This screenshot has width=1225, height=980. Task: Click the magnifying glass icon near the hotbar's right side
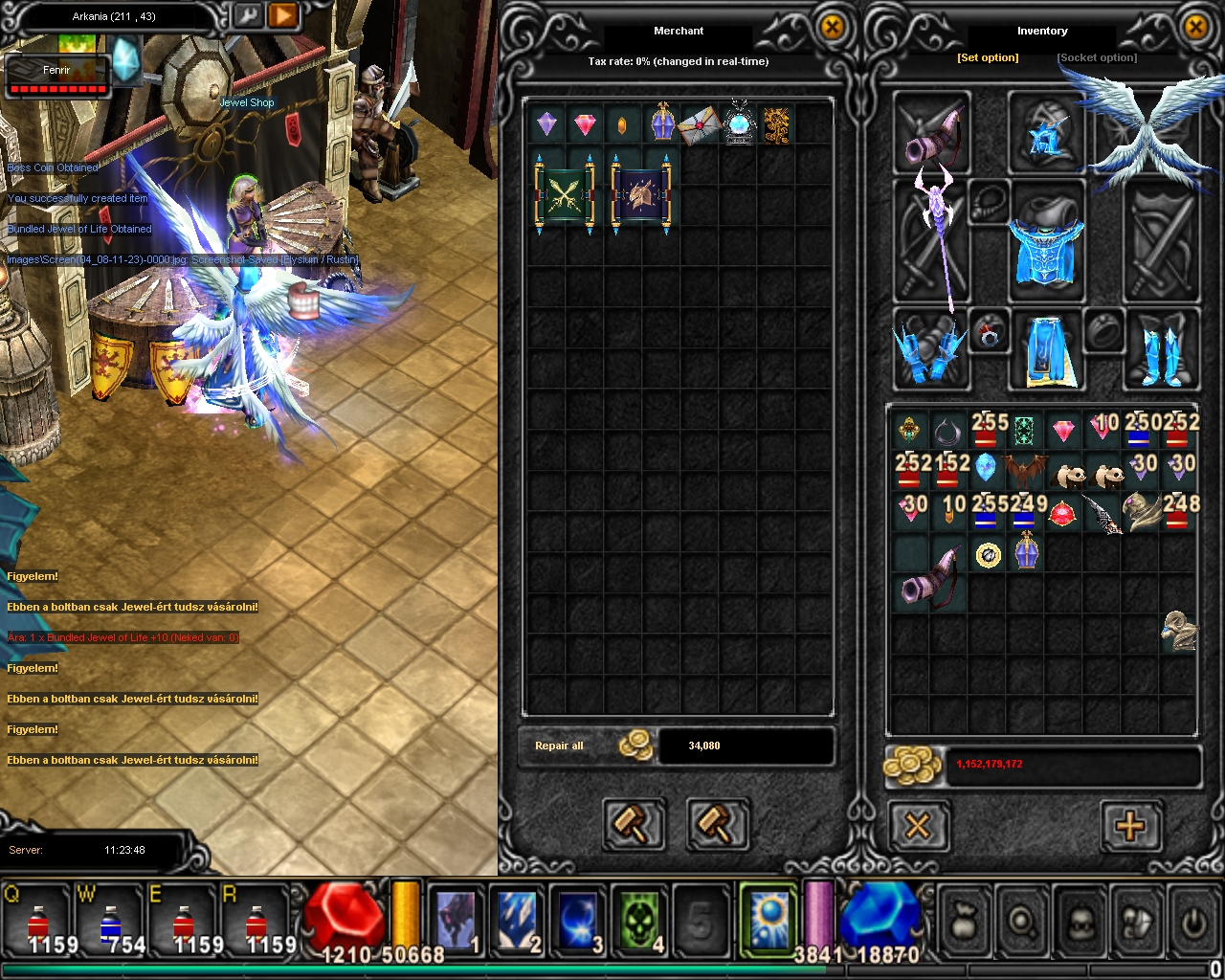click(x=1020, y=921)
